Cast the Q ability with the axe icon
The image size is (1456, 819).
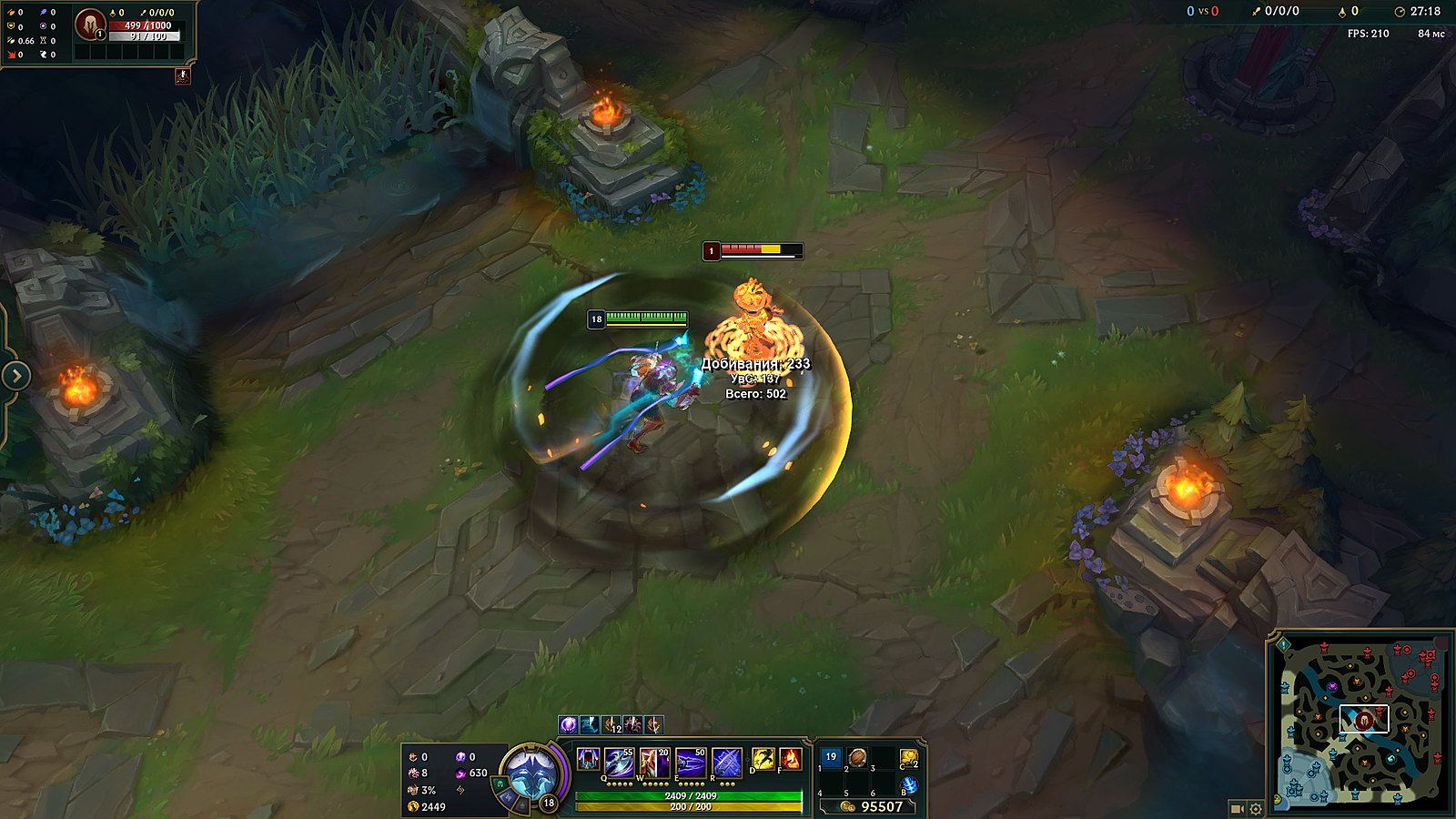(x=619, y=761)
